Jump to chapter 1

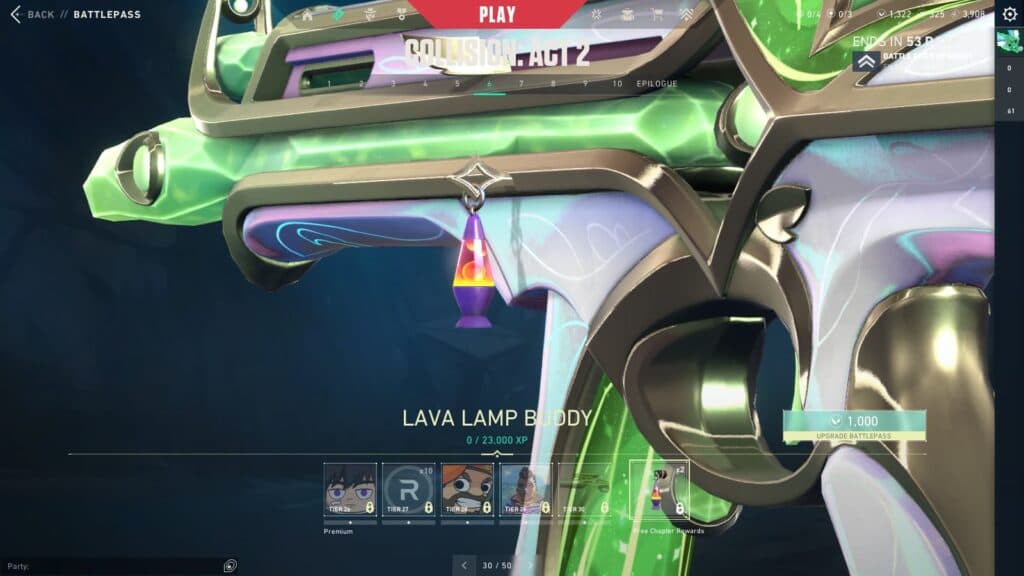329,84
